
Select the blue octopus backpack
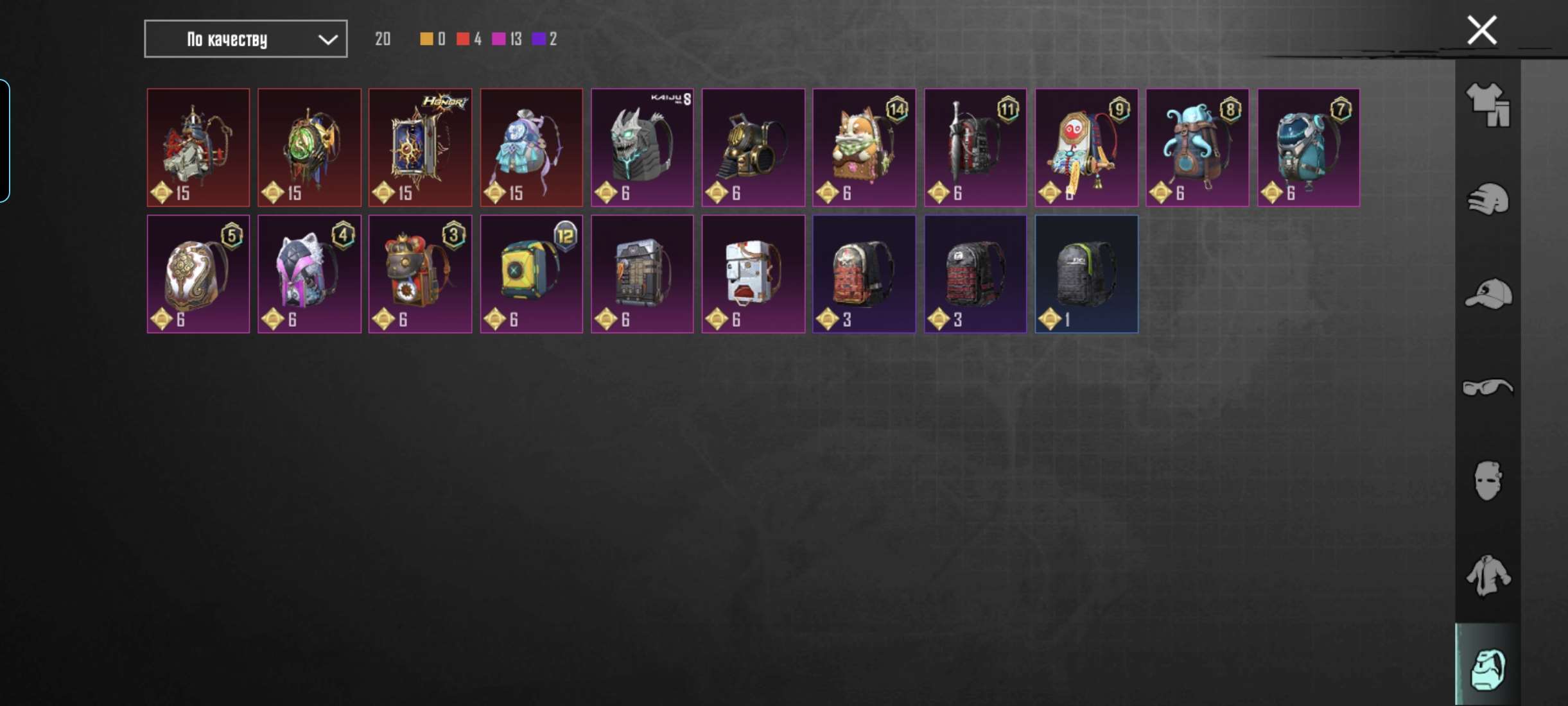[x=1197, y=148]
